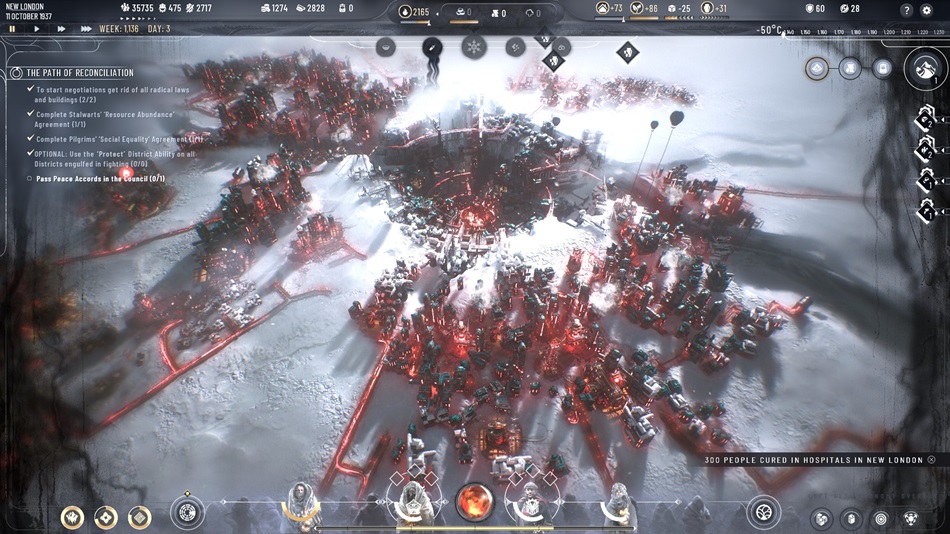
Task: Open the topmost diamond alert marked 2
Action: pos(925,121)
